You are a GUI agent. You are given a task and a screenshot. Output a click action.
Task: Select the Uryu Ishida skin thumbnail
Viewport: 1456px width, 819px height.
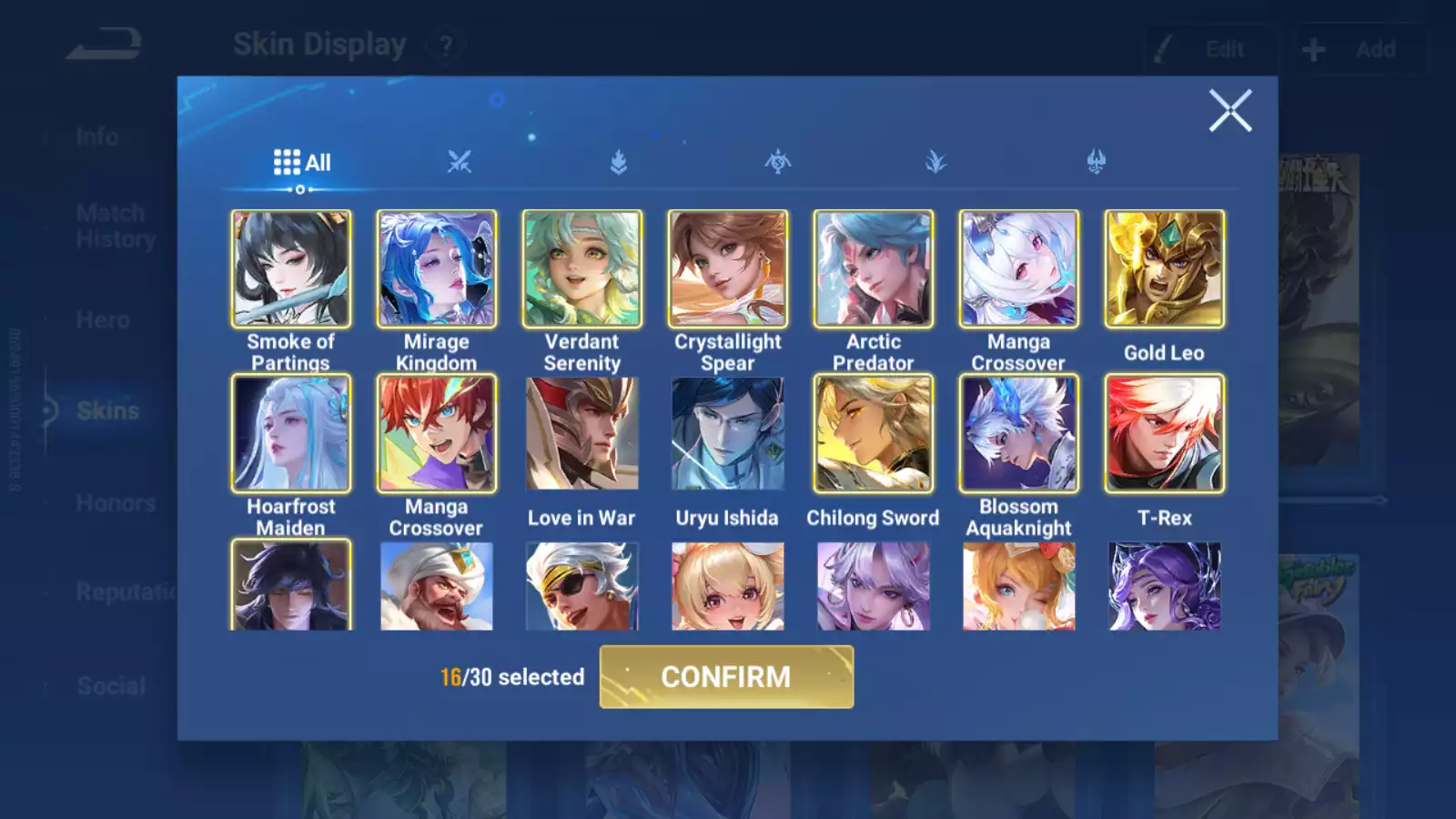pos(726,434)
